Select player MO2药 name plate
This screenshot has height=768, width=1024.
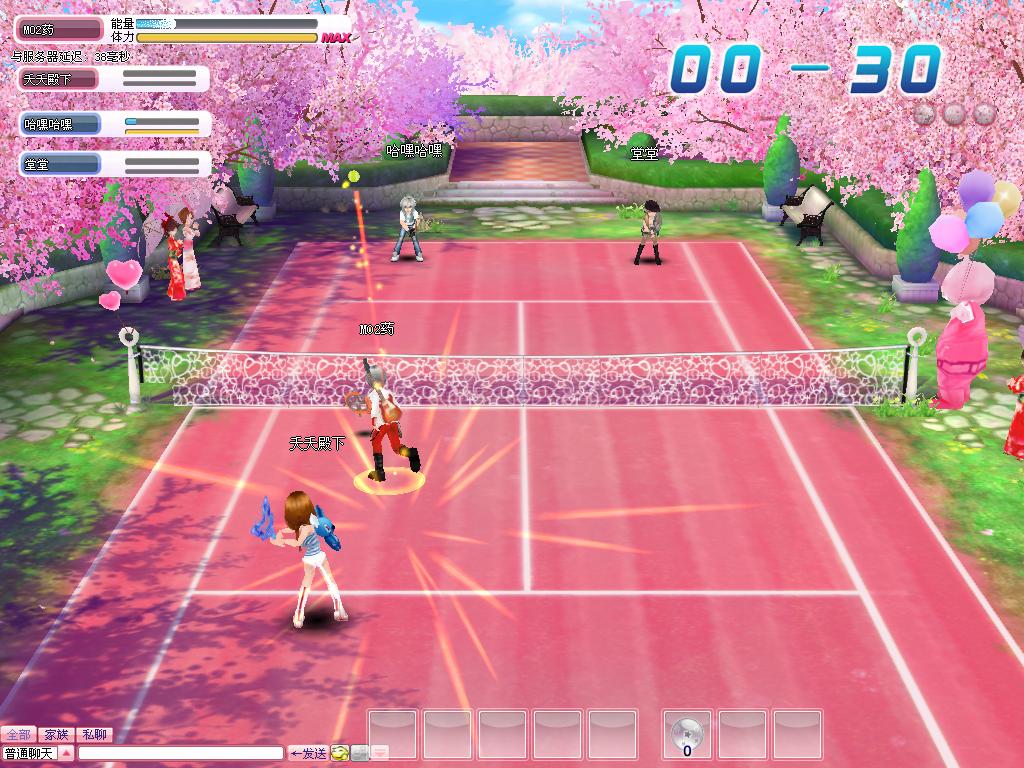coord(58,30)
